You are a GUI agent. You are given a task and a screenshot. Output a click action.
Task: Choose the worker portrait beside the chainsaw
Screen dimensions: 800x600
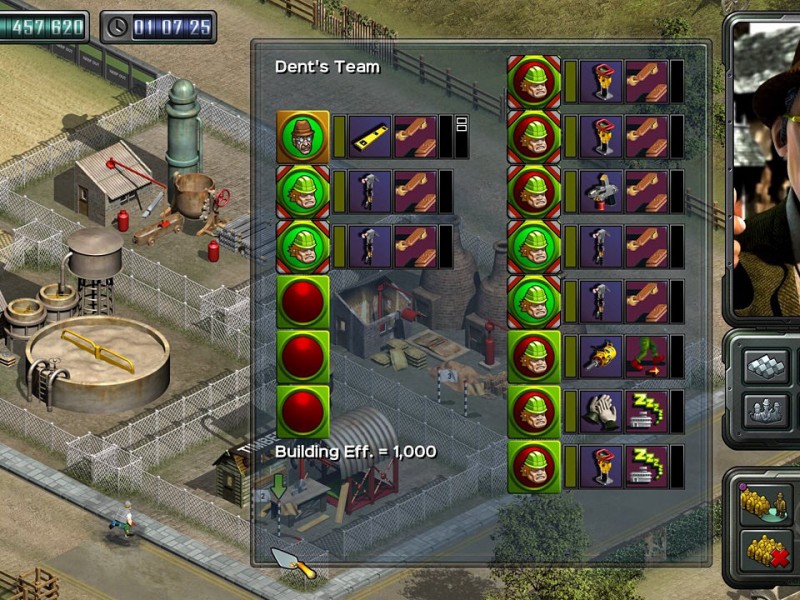534,356
